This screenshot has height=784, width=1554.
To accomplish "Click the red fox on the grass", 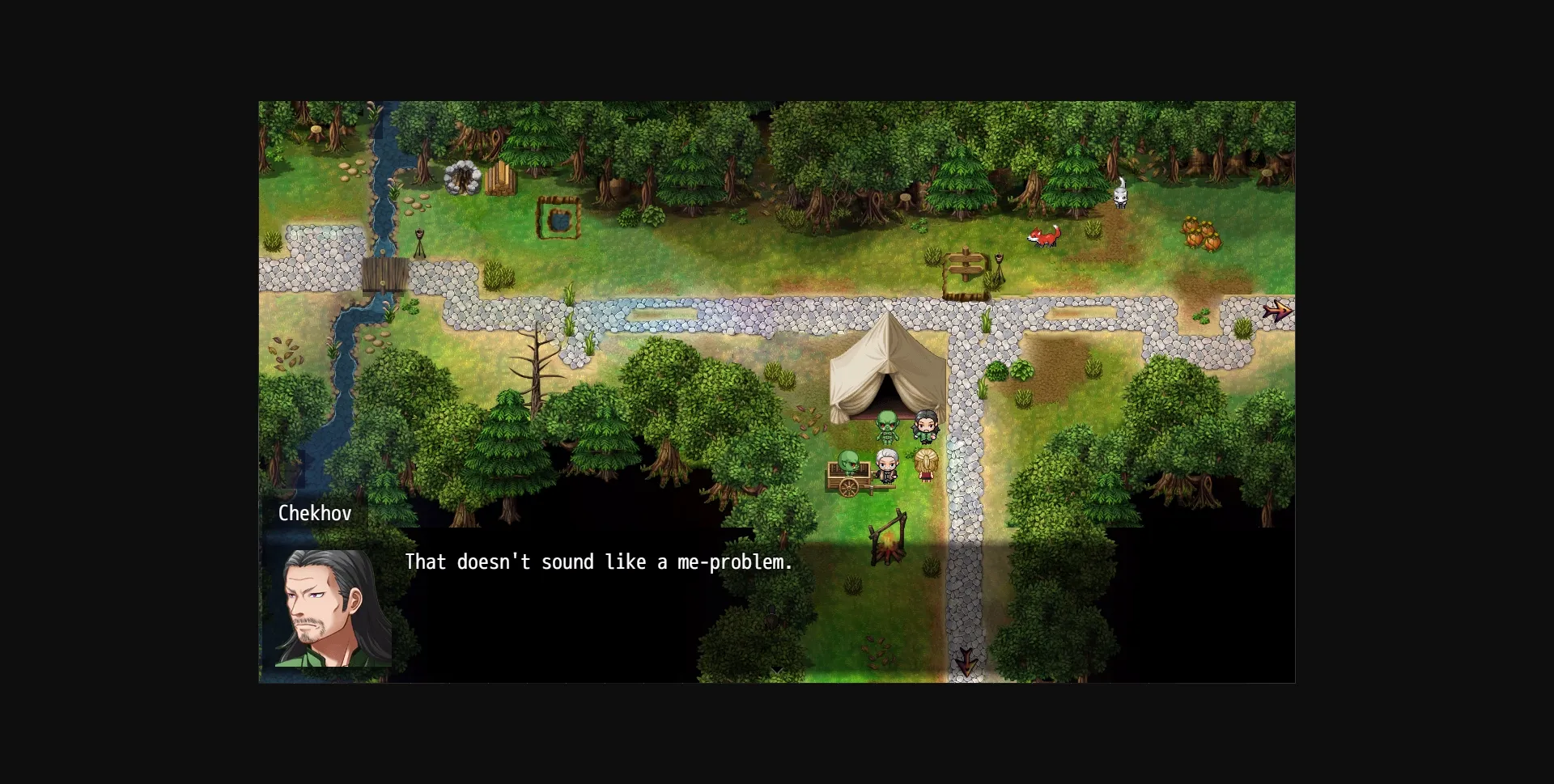I will coord(1042,237).
